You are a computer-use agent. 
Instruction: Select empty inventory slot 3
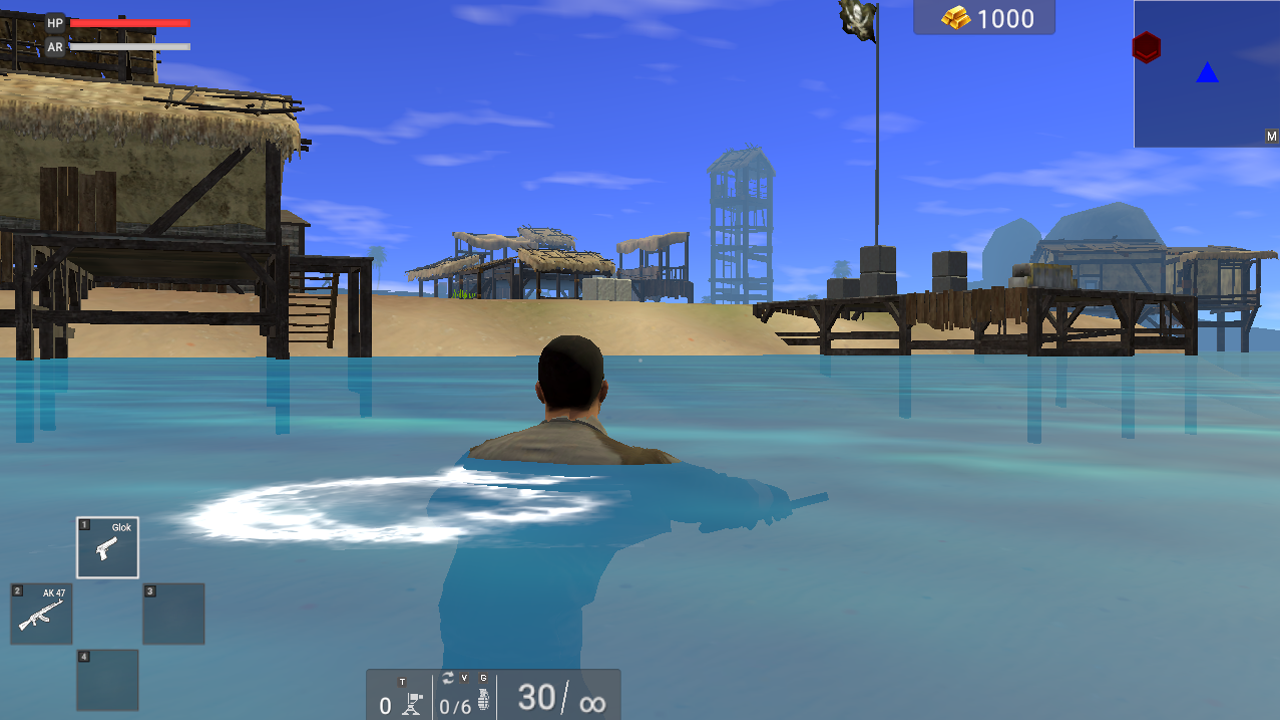click(x=172, y=613)
